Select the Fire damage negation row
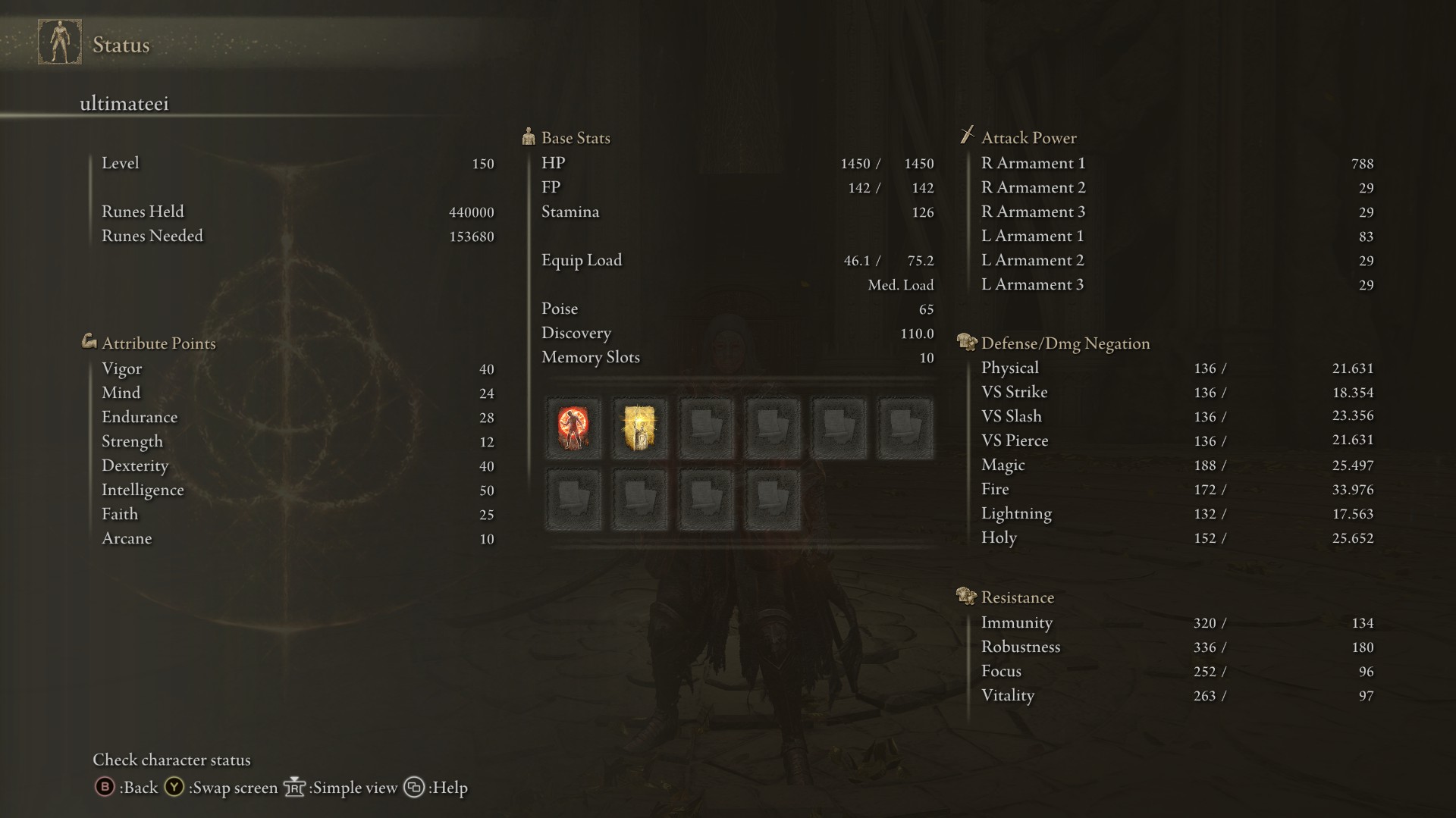This screenshot has height=818, width=1456. coord(1175,490)
